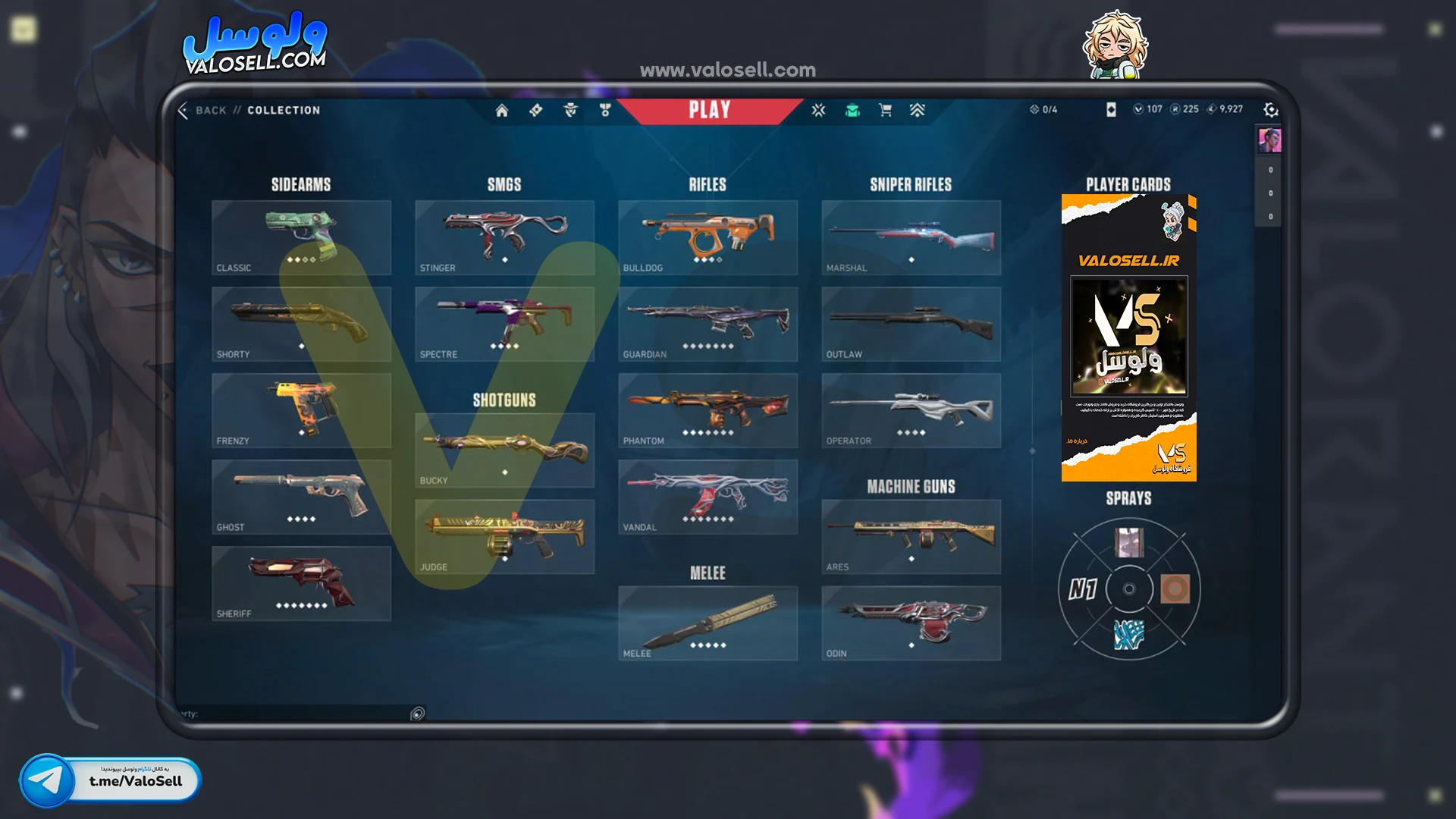Open the home icon in top navigation
The width and height of the screenshot is (1456, 819).
501,111
